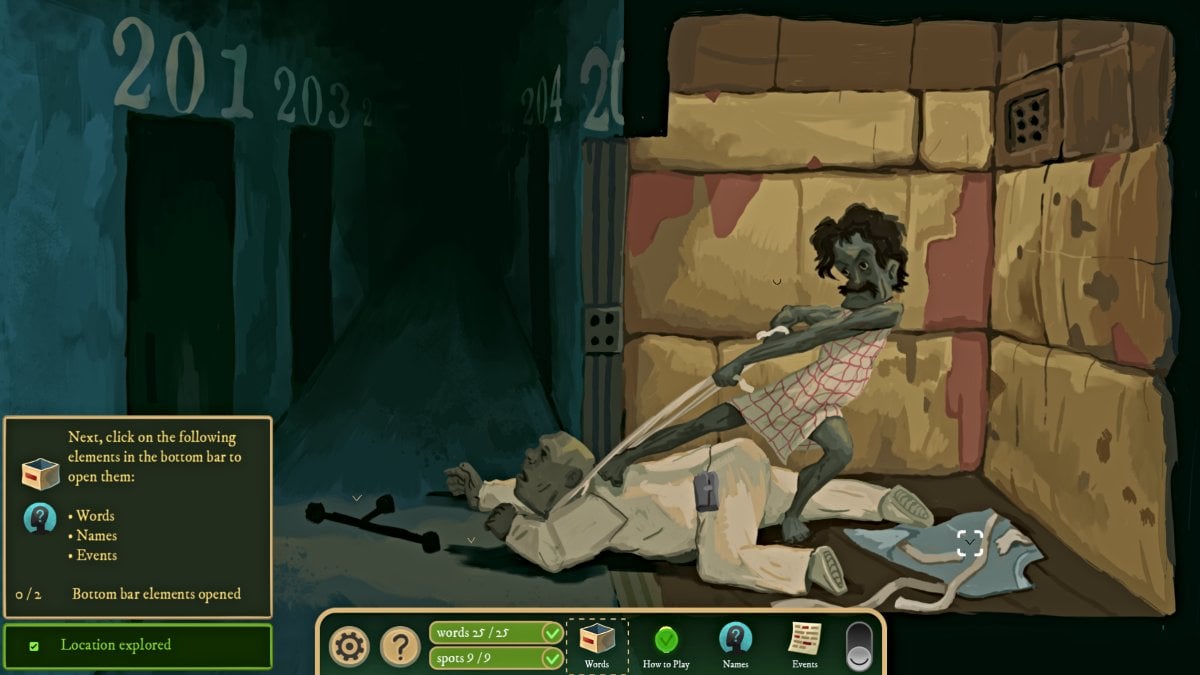Show the How to Play guide
This screenshot has height=675, width=1200.
(x=666, y=645)
